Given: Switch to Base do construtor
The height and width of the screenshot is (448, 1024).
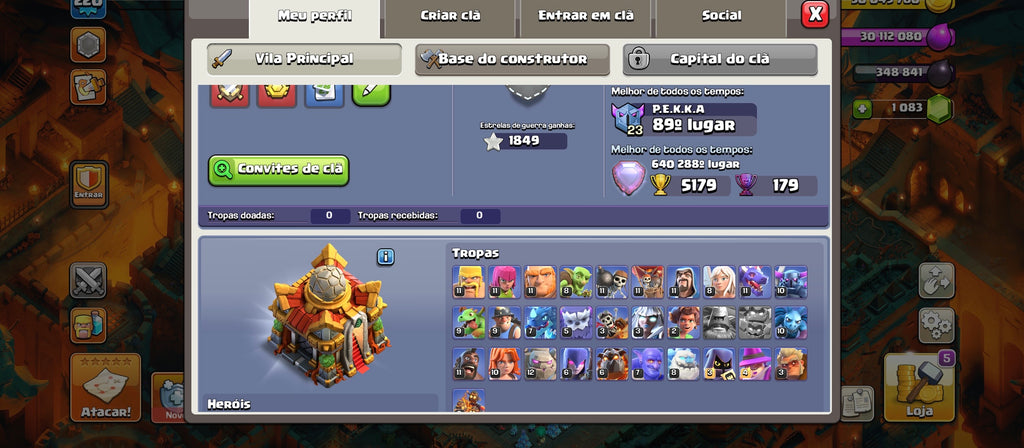Looking at the screenshot, I should click(512, 59).
